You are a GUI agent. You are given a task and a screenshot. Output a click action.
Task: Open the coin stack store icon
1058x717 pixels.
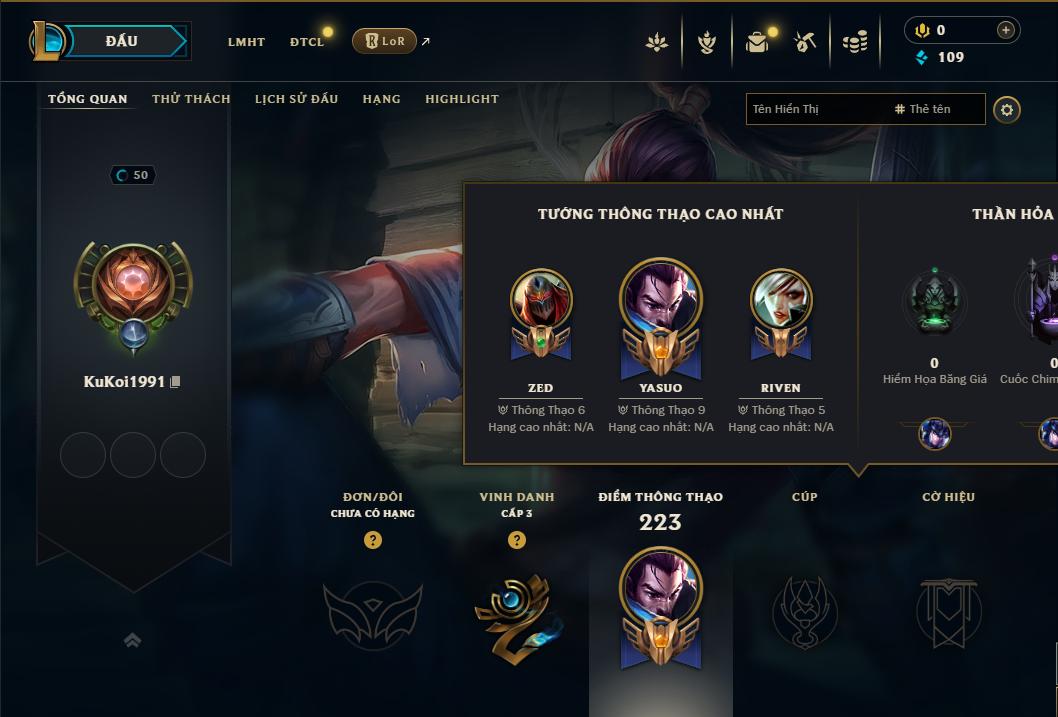(855, 42)
